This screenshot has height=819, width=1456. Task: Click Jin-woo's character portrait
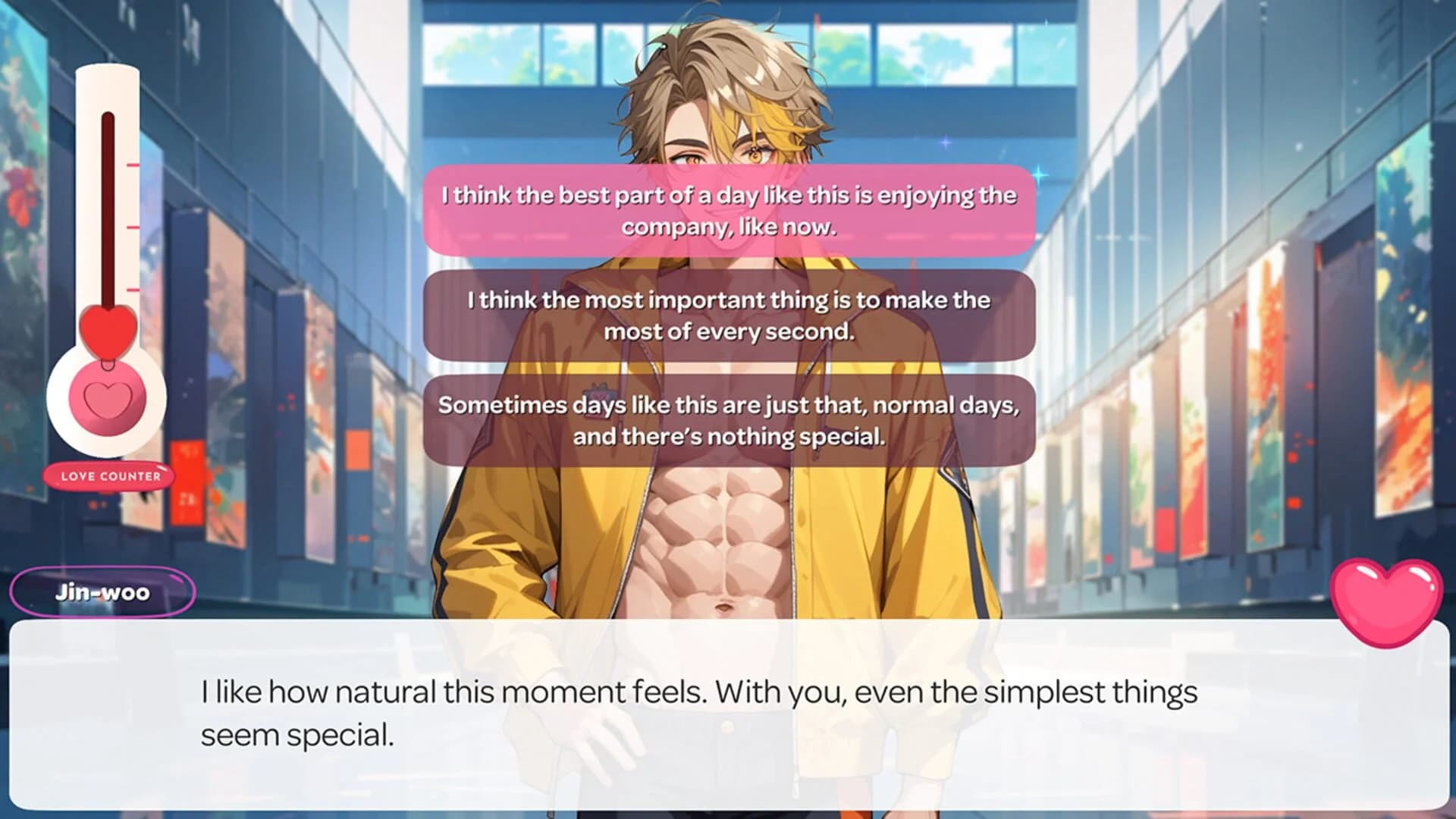[720, 531]
